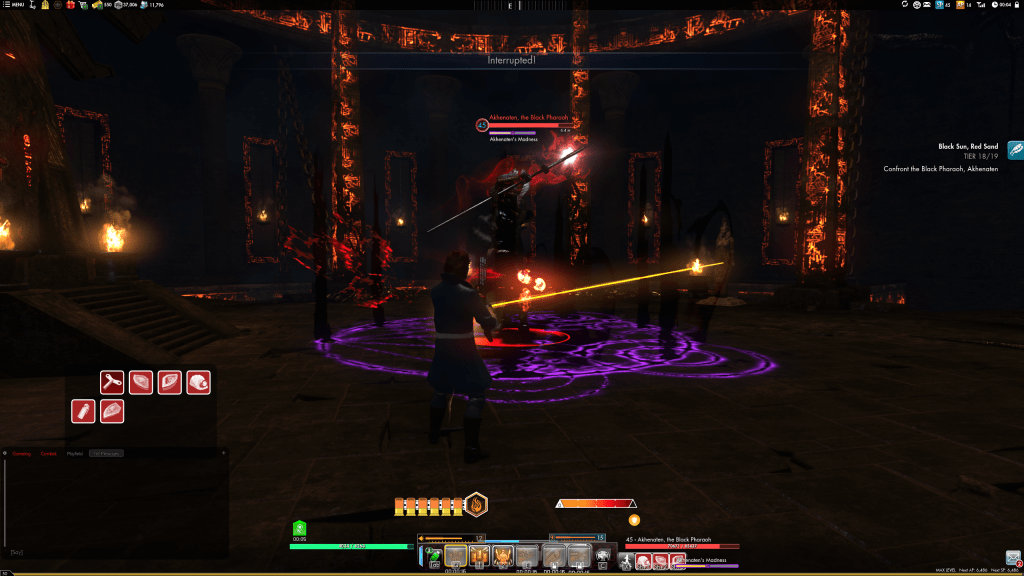Select Akhenaten target nameplate above the boss

526,119
